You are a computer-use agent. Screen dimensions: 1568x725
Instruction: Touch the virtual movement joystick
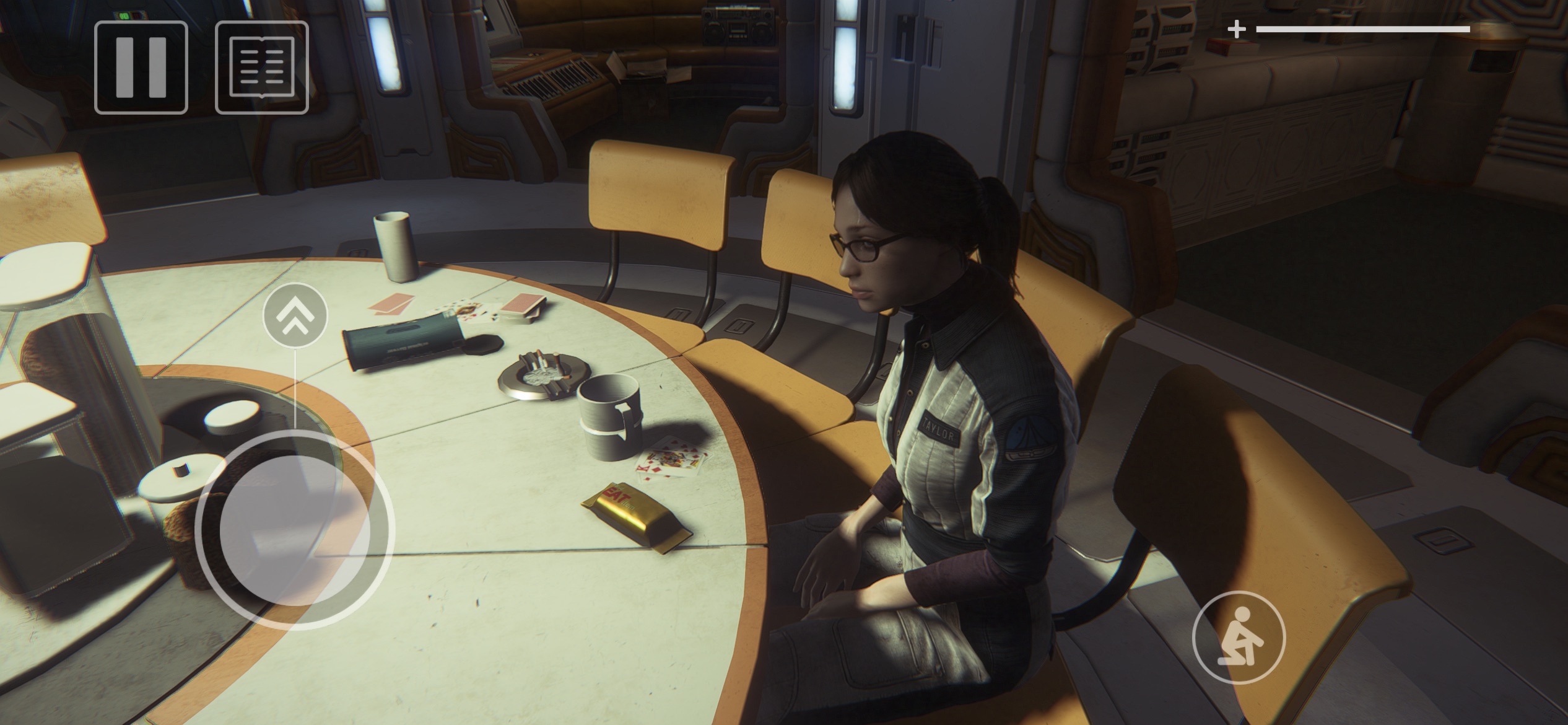295,531
